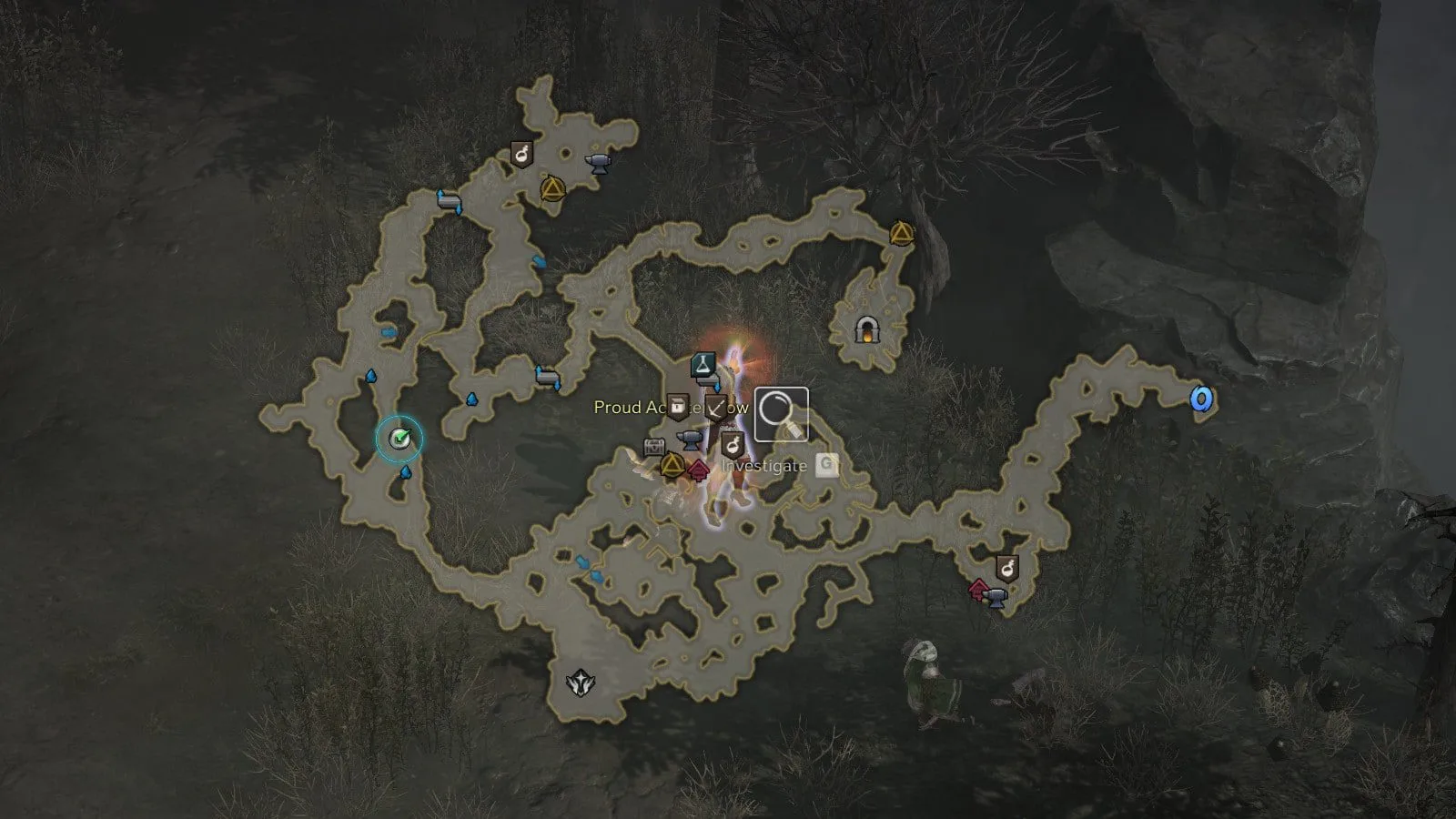Select the teal flask alchemy marker
The height and width of the screenshot is (819, 1456).
pyautogui.click(x=703, y=366)
